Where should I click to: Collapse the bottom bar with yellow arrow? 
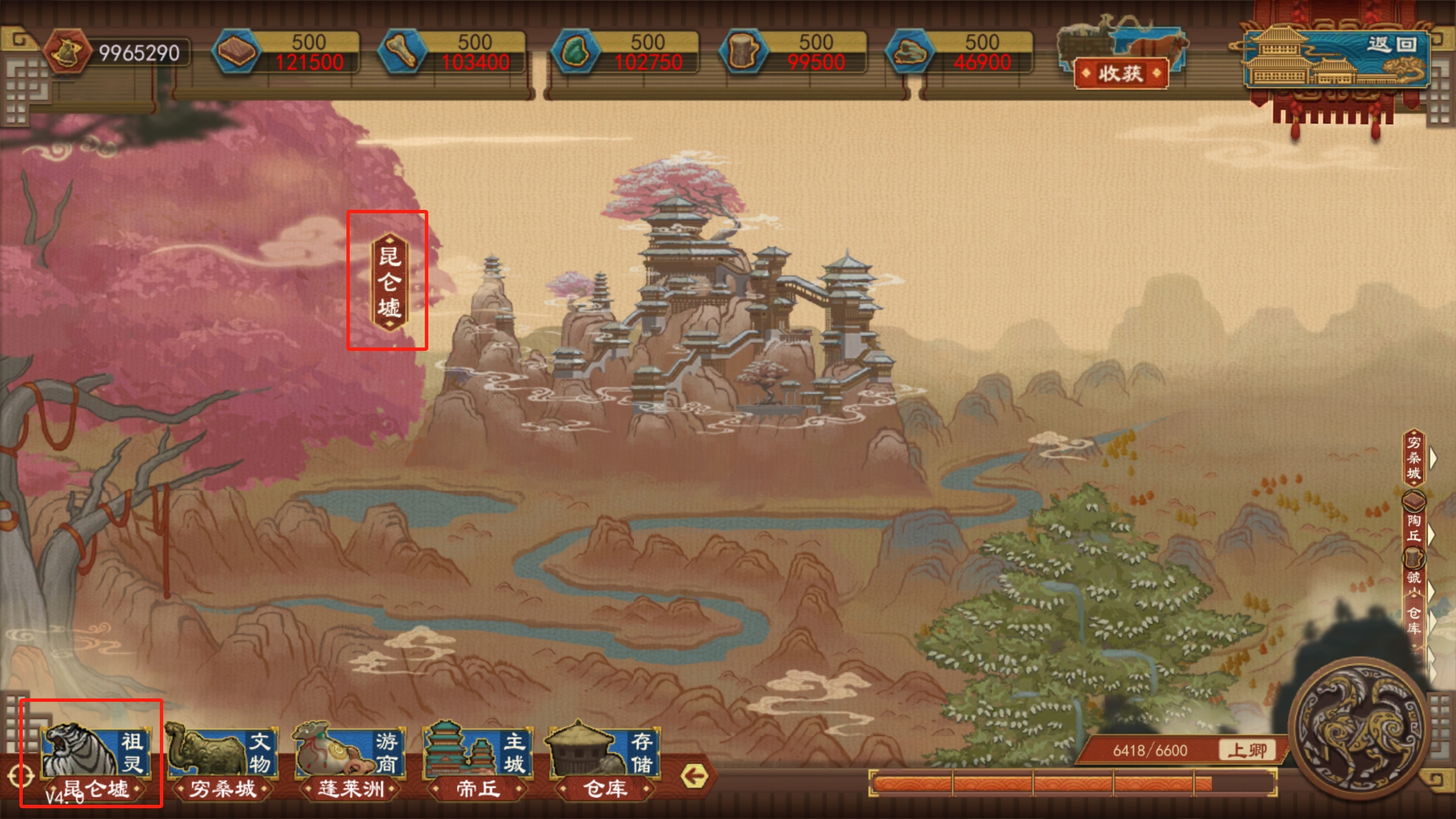pos(694,776)
